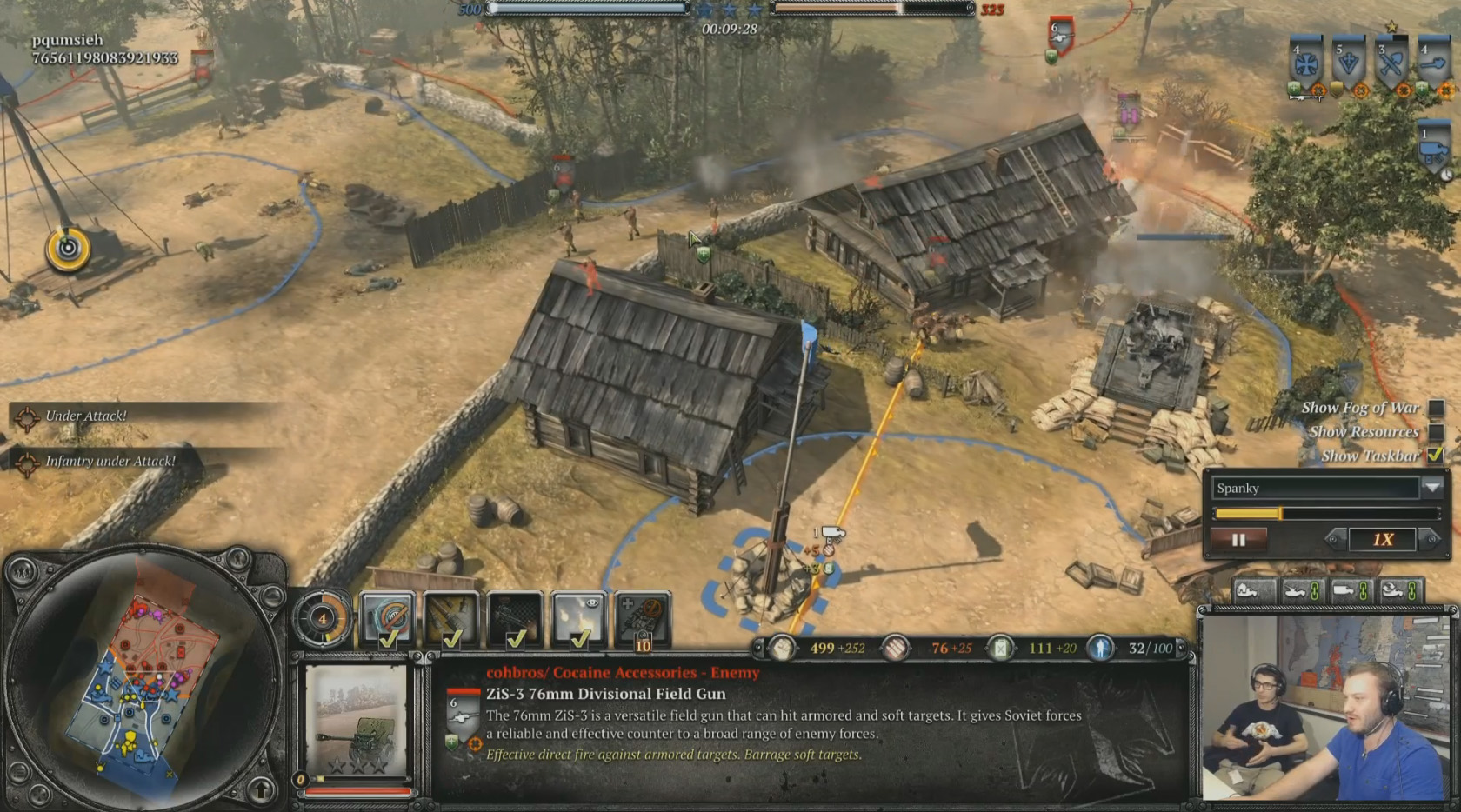Click the up-arrow button beside the minimap
This screenshot has width=1461, height=812.
tap(262, 789)
